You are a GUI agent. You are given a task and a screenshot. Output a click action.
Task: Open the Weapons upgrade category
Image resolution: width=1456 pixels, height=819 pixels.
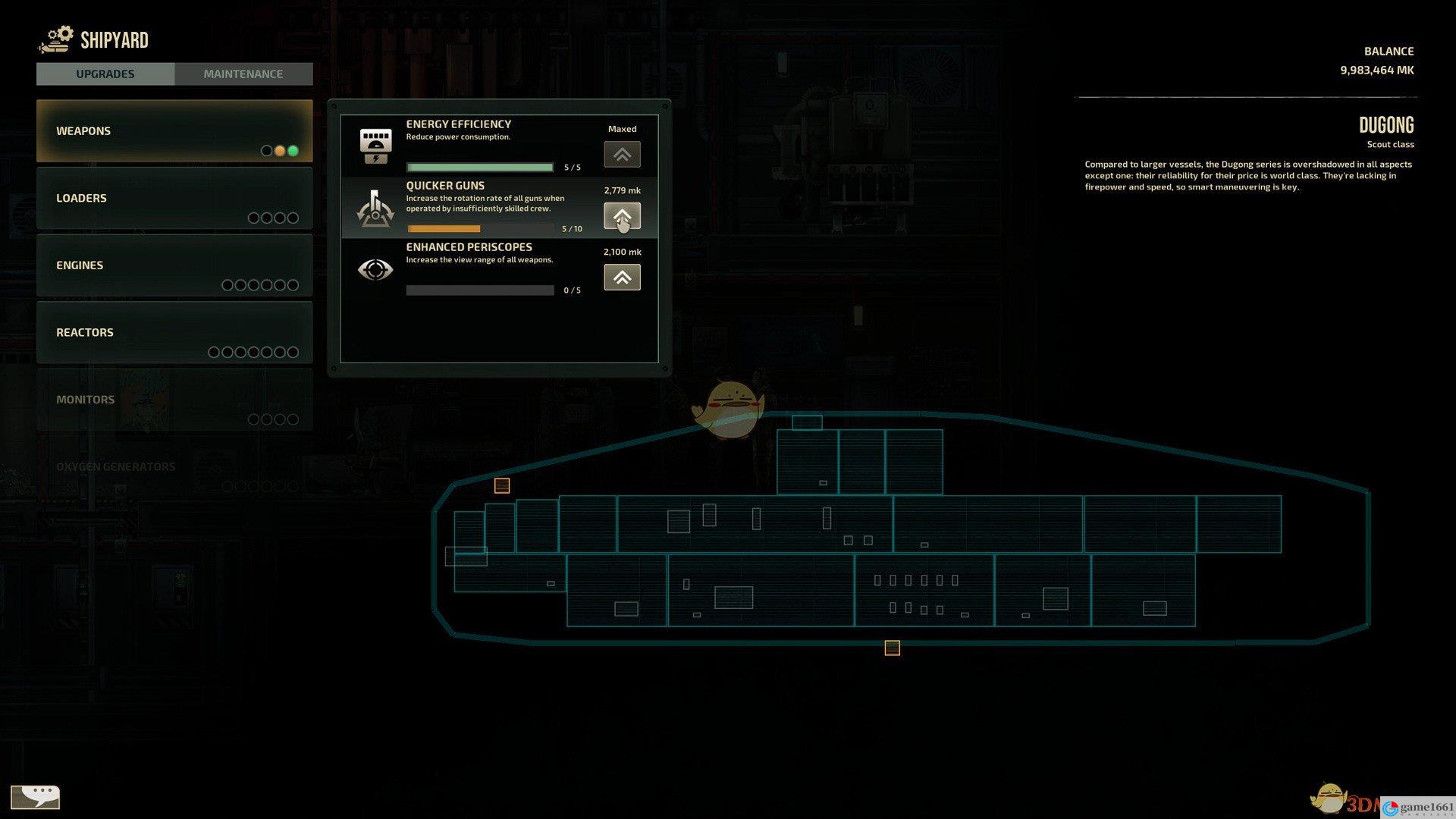174,131
